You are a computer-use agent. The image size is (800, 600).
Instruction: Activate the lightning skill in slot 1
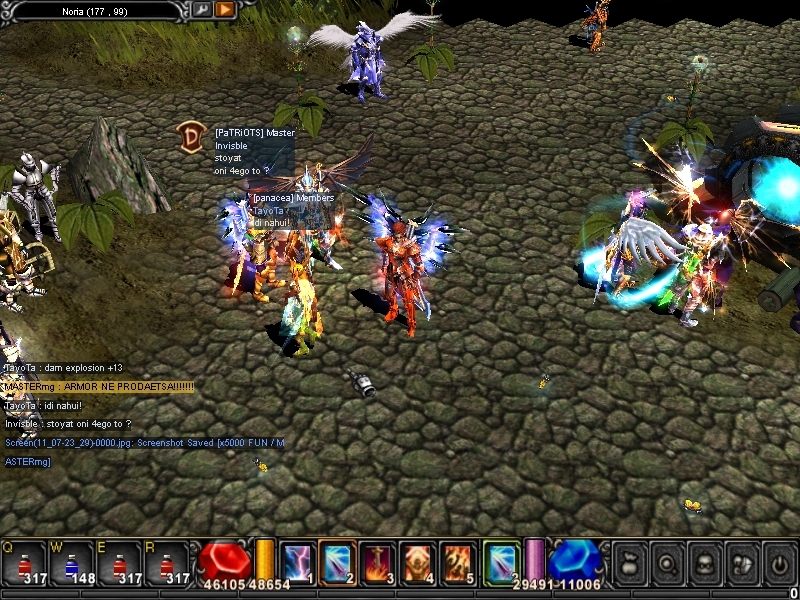tap(297, 562)
